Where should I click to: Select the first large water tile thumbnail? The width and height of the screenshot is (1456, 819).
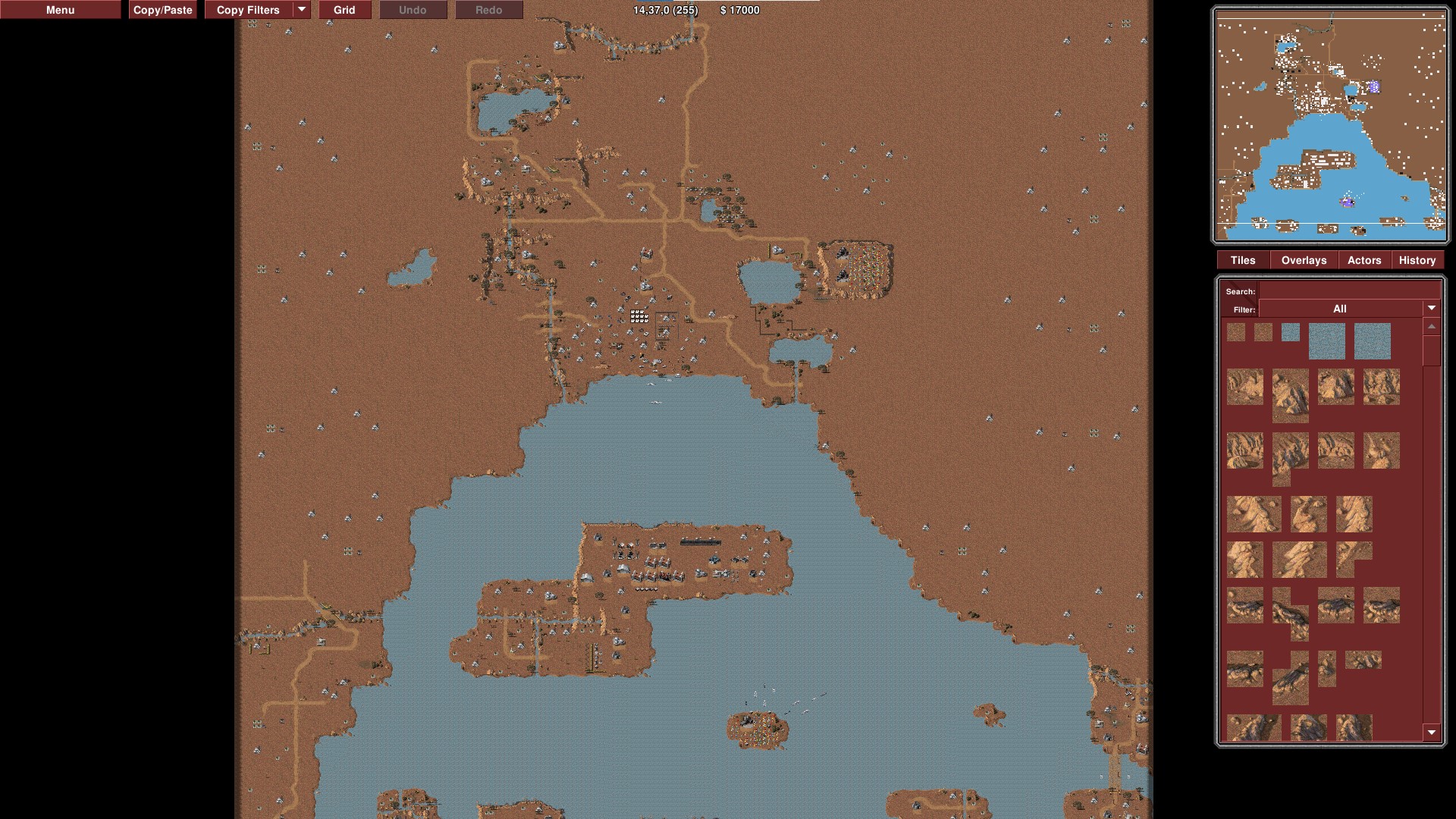tap(1326, 340)
